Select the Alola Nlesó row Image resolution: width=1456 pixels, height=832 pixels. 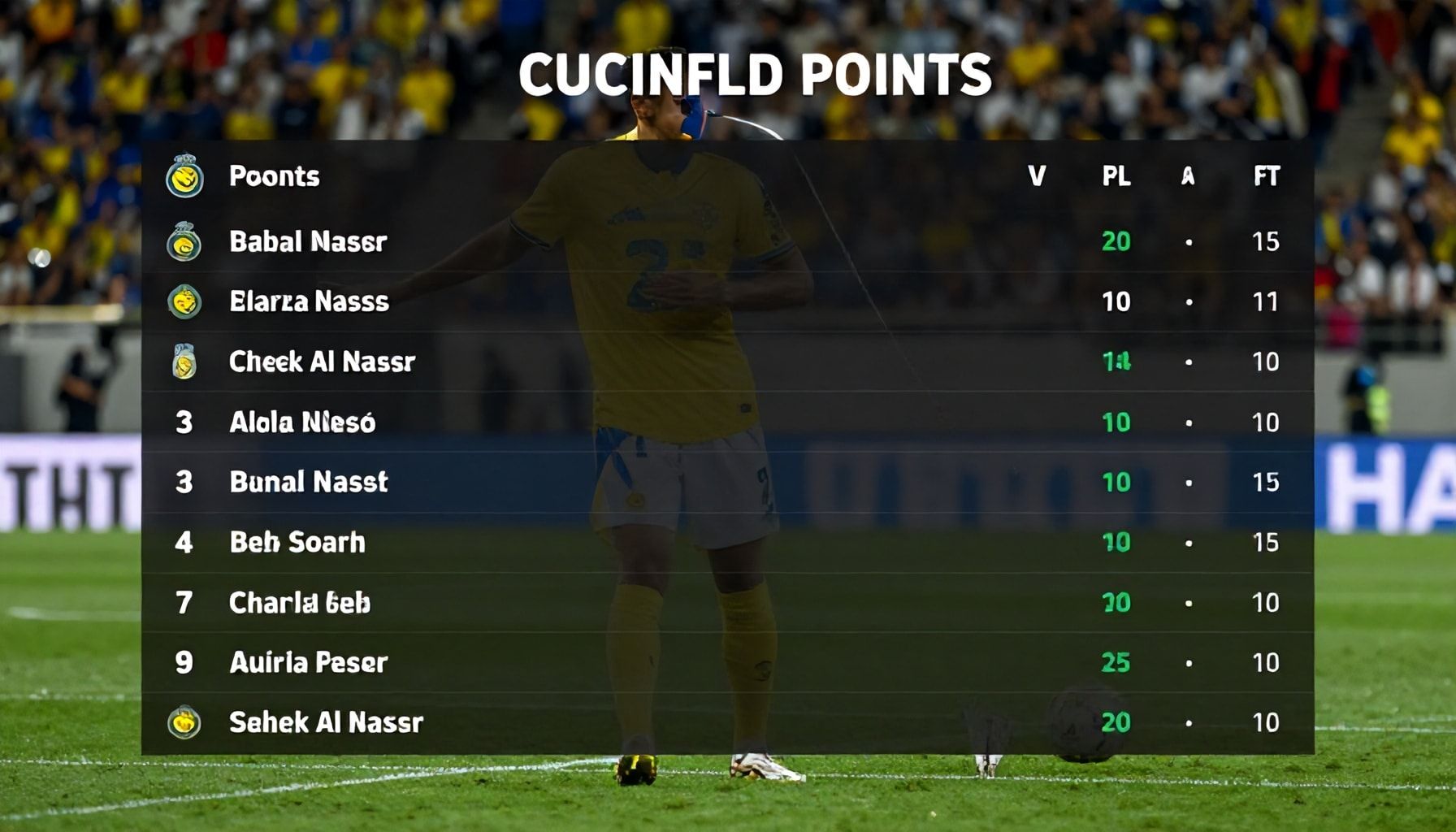point(302,422)
